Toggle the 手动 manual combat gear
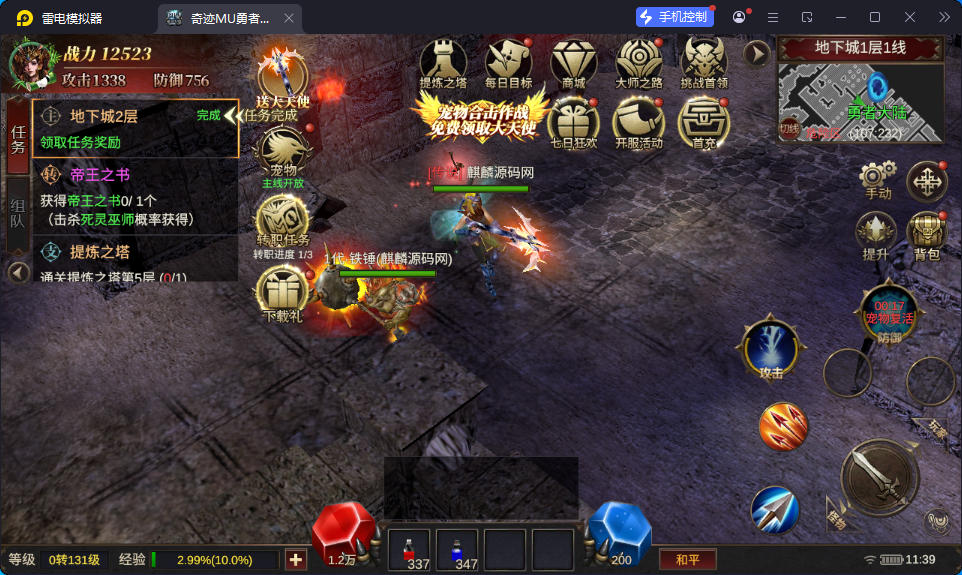The width and height of the screenshot is (962, 575). click(877, 180)
